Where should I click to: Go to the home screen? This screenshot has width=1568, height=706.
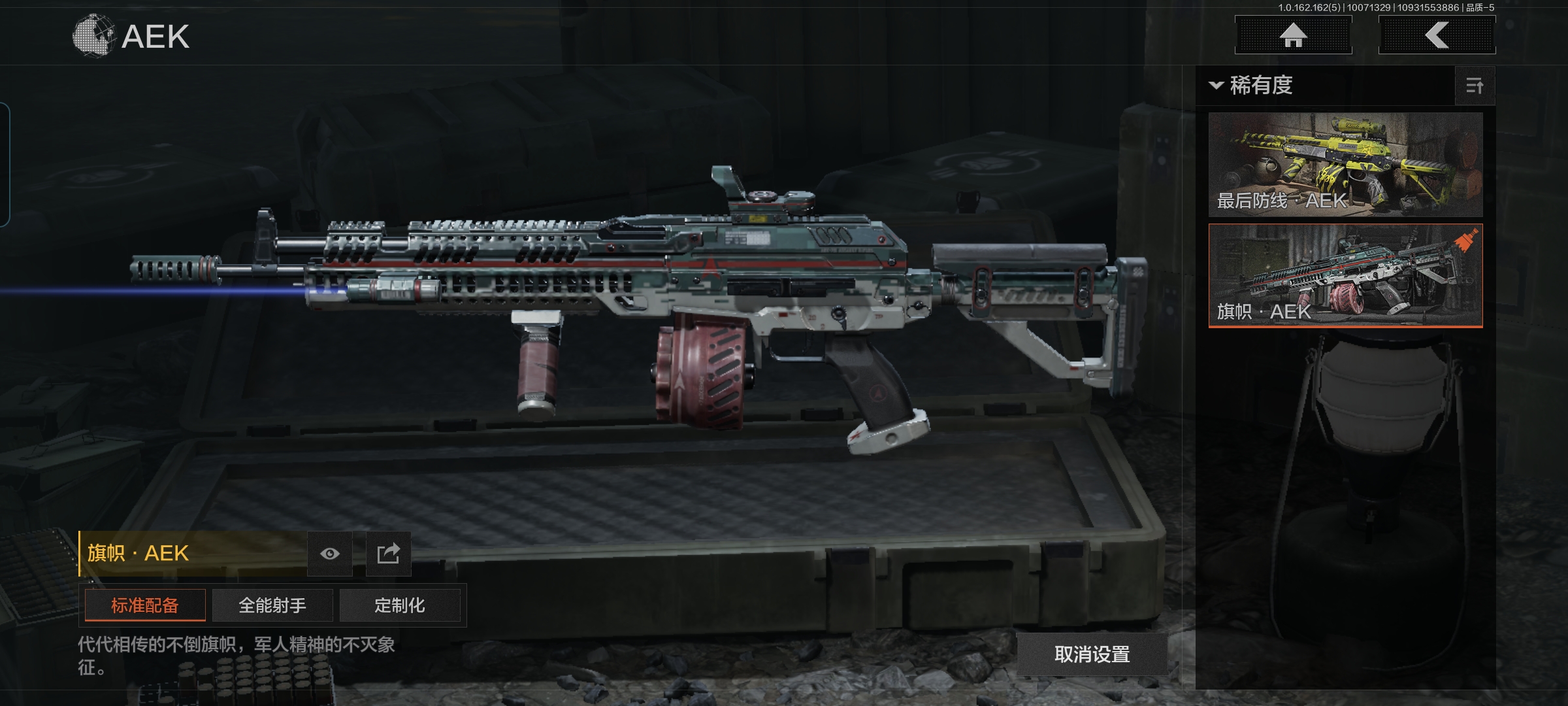click(x=1293, y=35)
